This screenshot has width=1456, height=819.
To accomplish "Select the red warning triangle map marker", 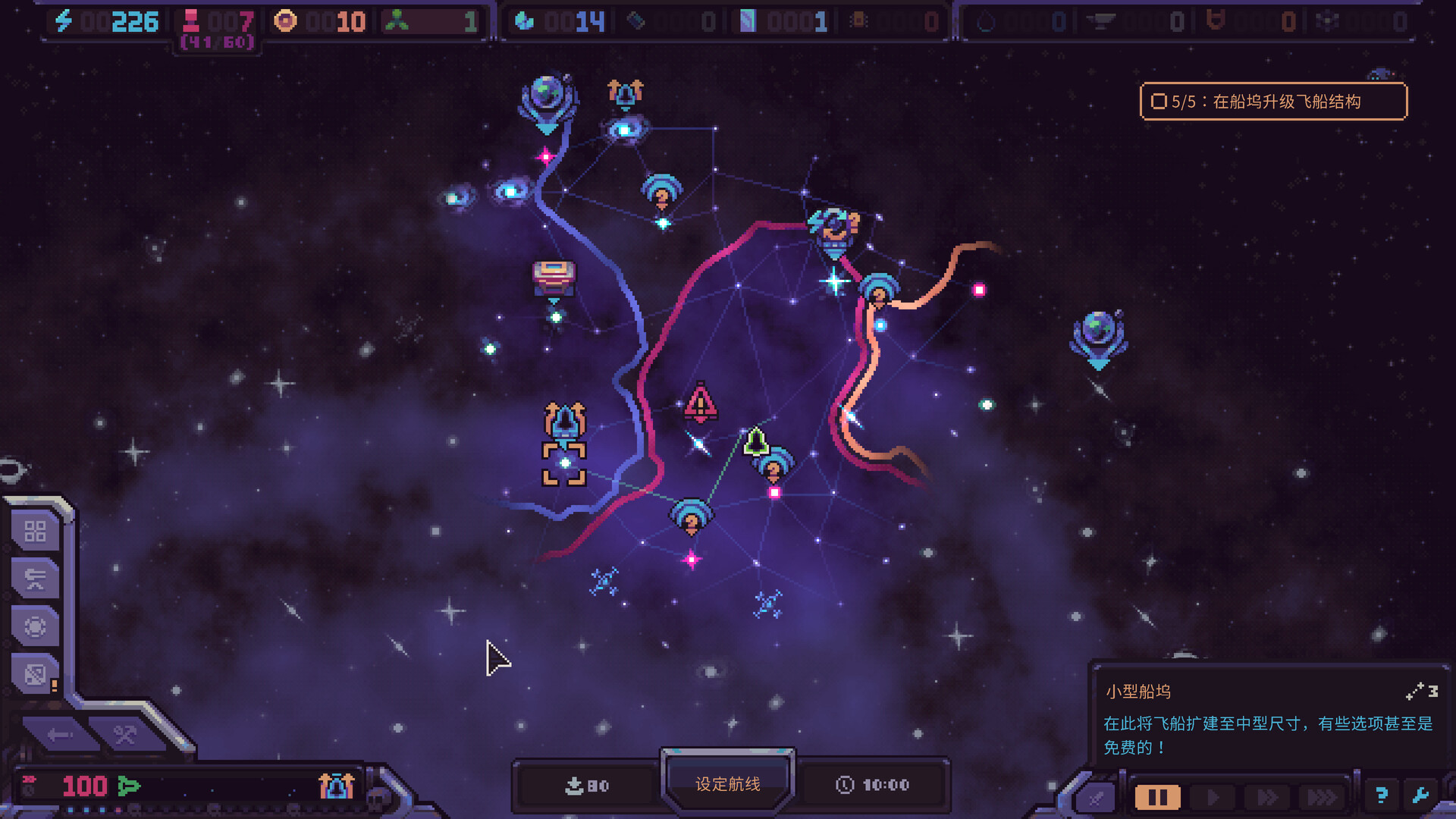I will [x=700, y=403].
